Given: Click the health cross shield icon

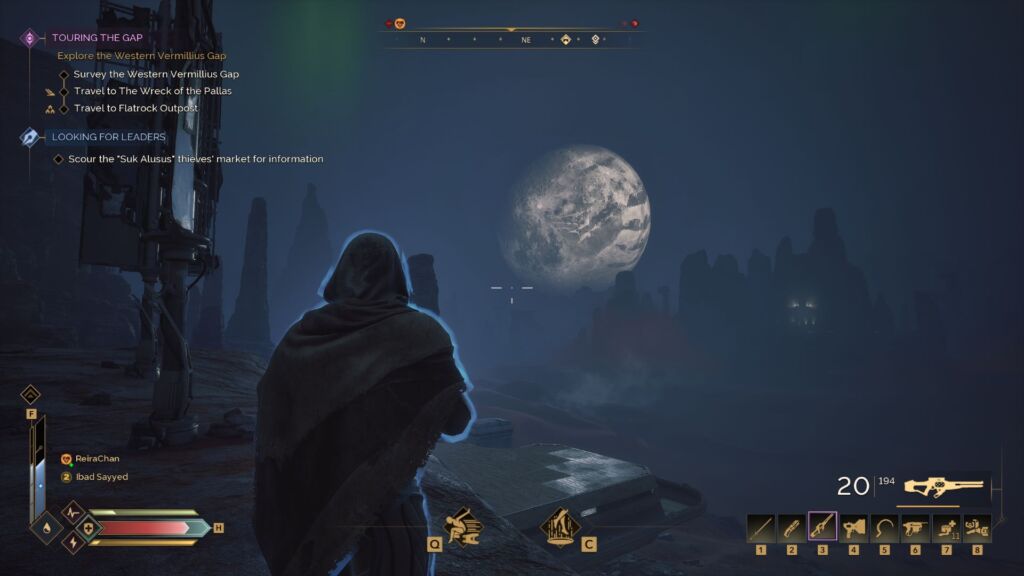Looking at the screenshot, I should click(x=89, y=527).
